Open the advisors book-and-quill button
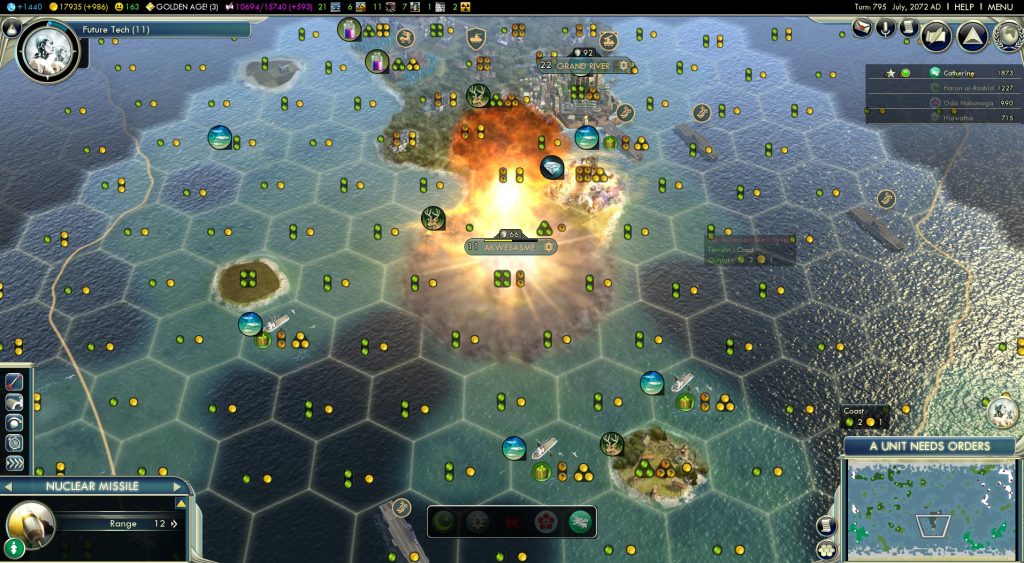 coord(937,36)
